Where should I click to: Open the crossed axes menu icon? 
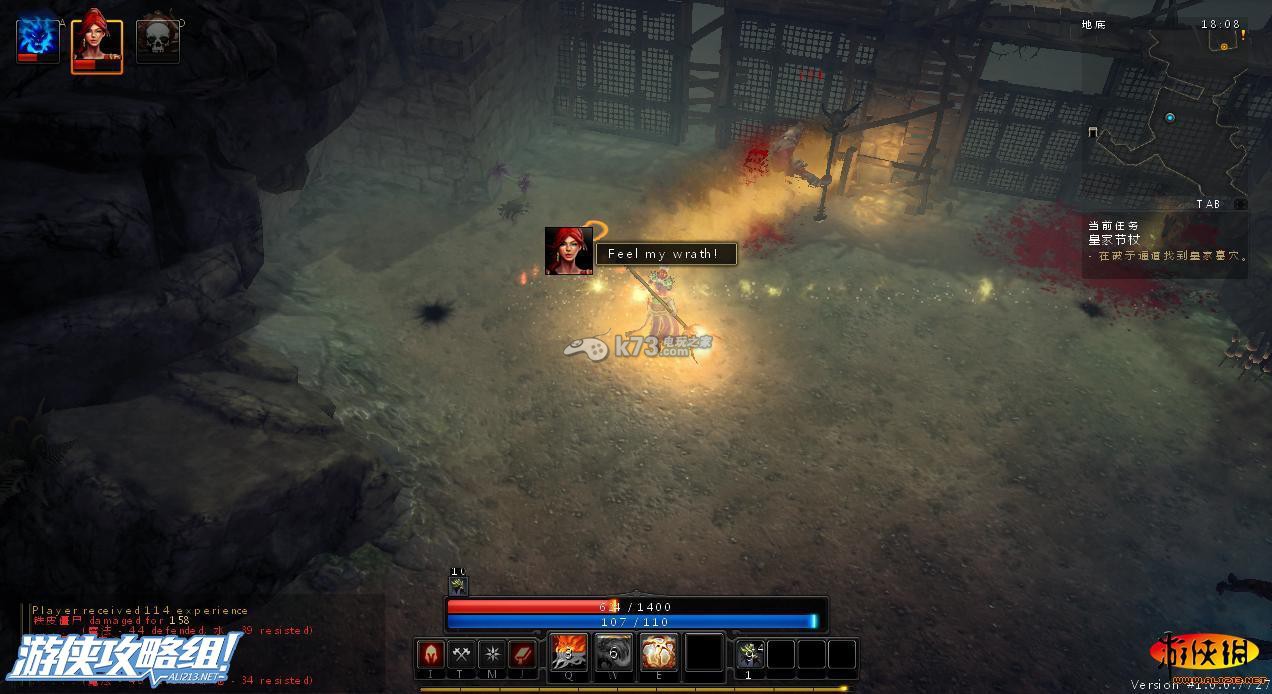461,655
